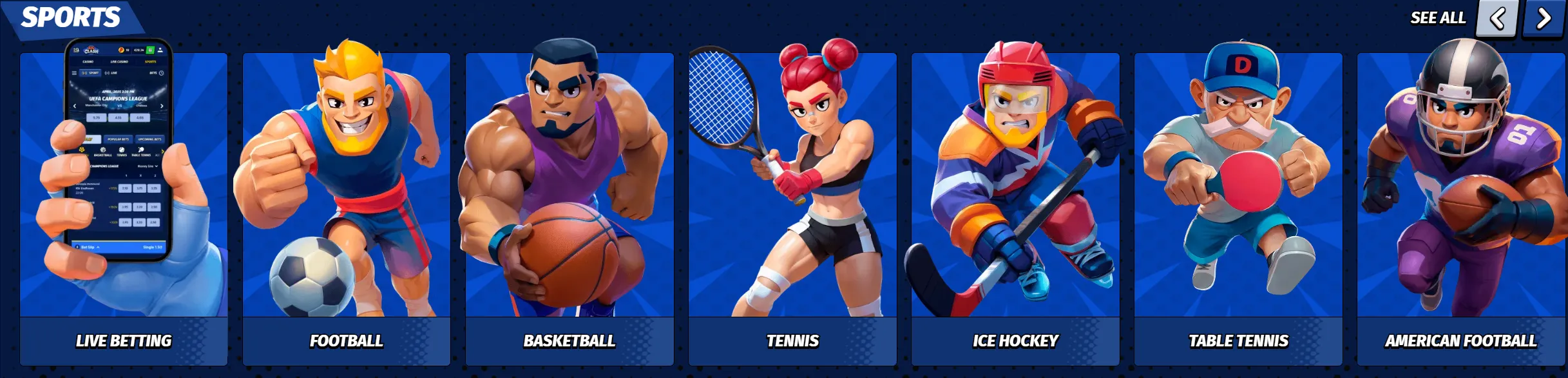Click the See All sports link
This screenshot has height=378, width=1568.
(1437, 18)
